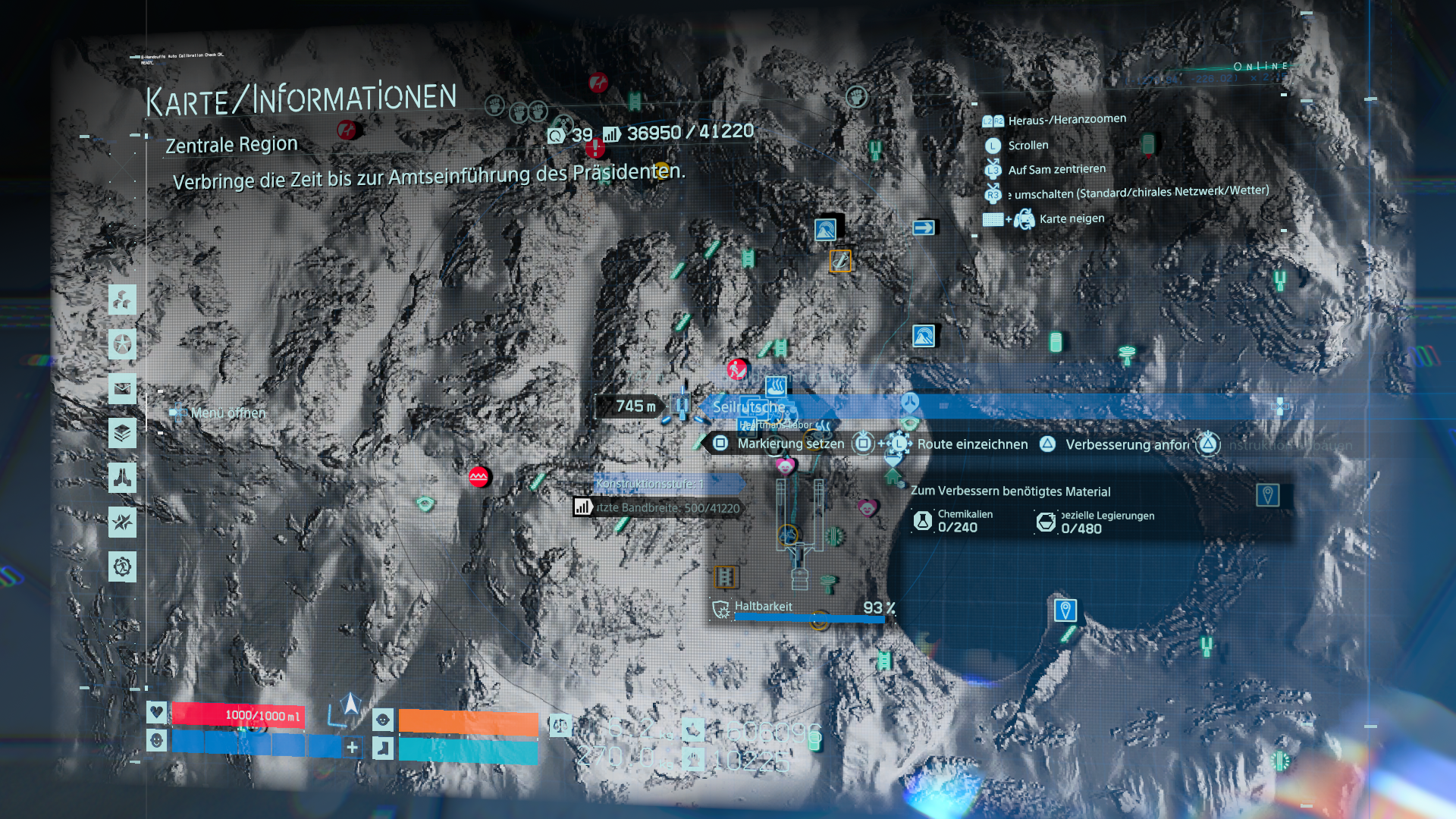Image resolution: width=1456 pixels, height=819 pixels.
Task: Open the star emblem panel in the sidebar
Action: click(122, 344)
